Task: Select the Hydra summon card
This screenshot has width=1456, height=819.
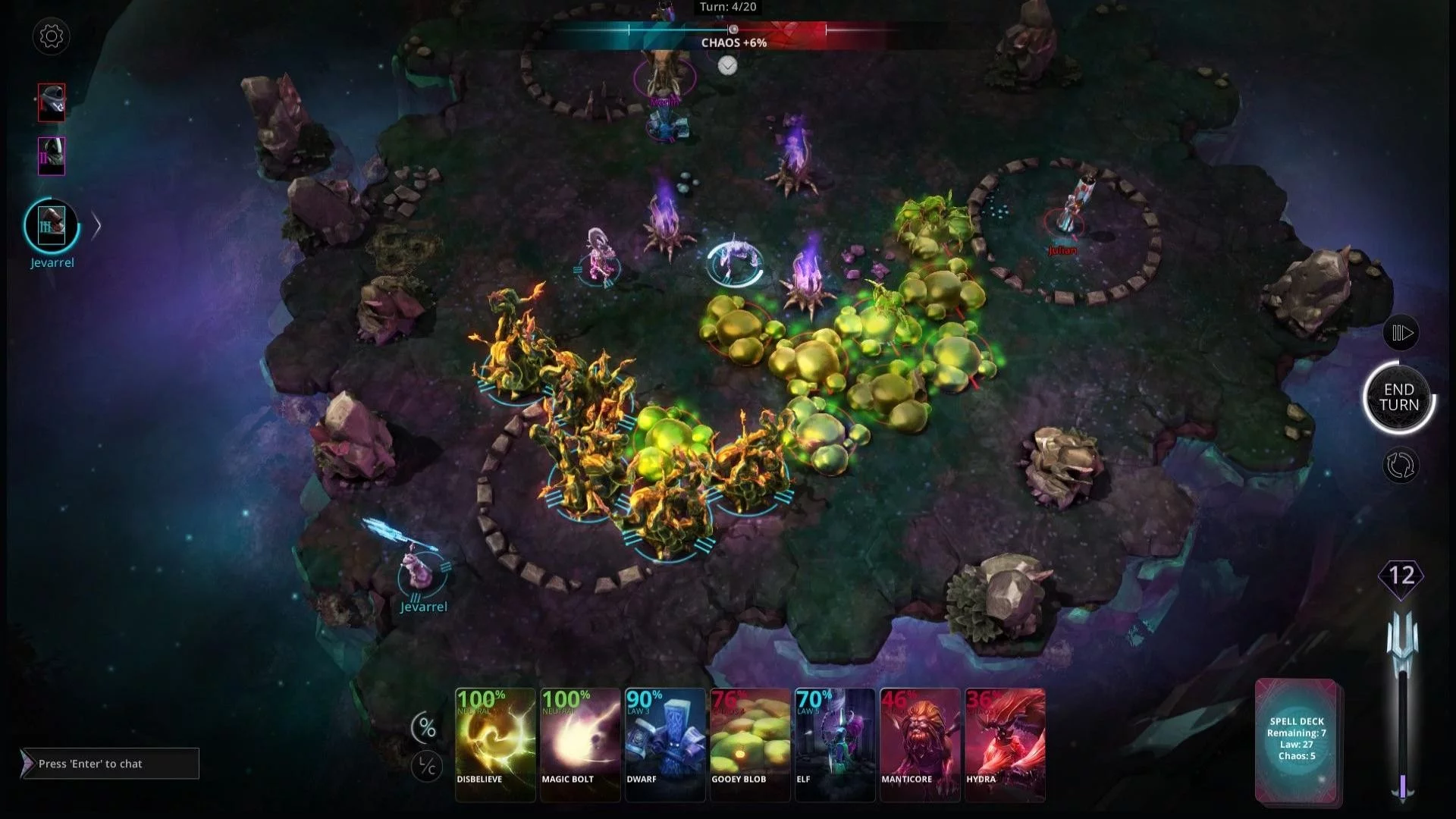Action: 1005,744
